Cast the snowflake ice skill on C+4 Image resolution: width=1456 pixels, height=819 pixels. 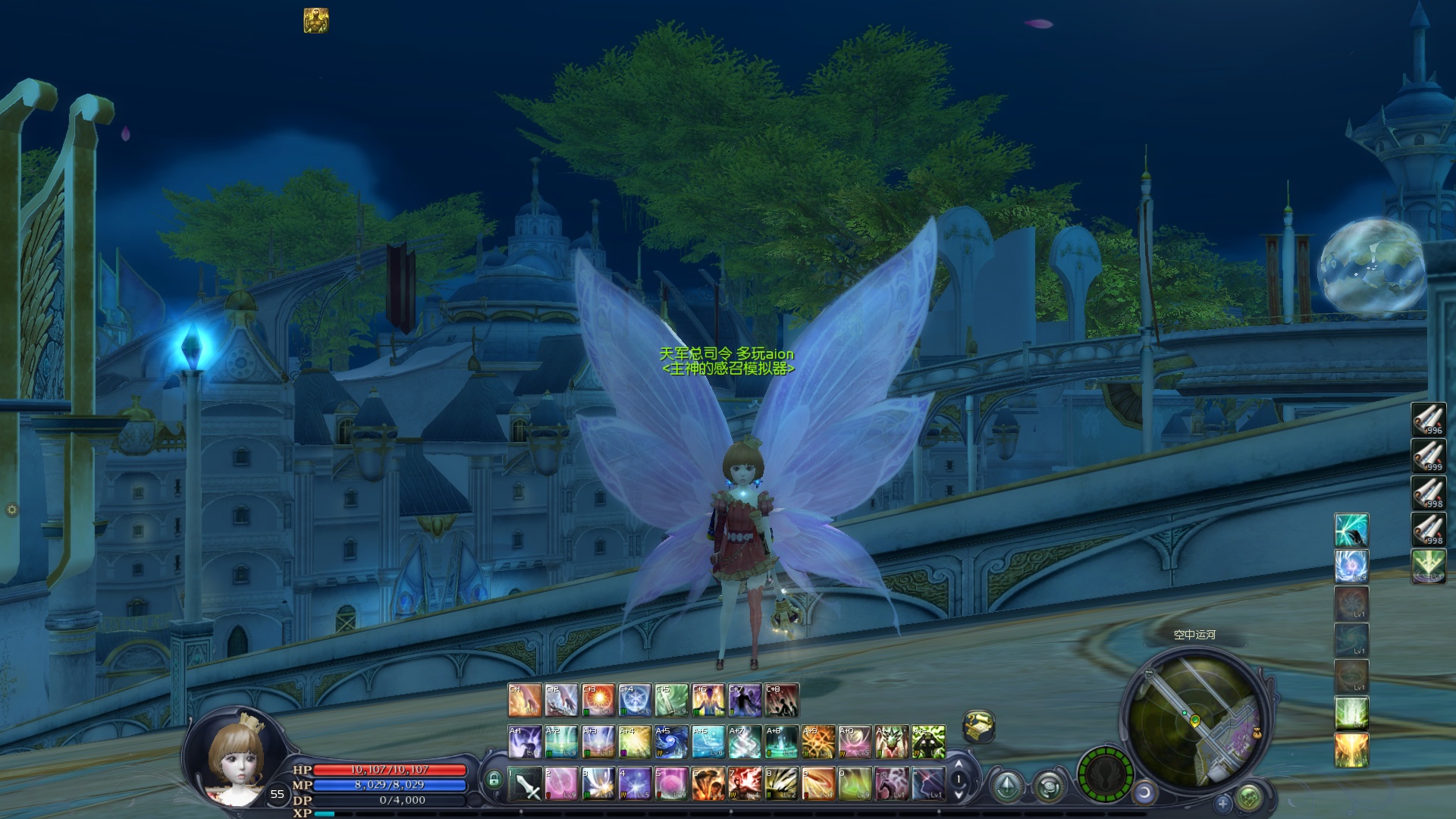[635, 700]
